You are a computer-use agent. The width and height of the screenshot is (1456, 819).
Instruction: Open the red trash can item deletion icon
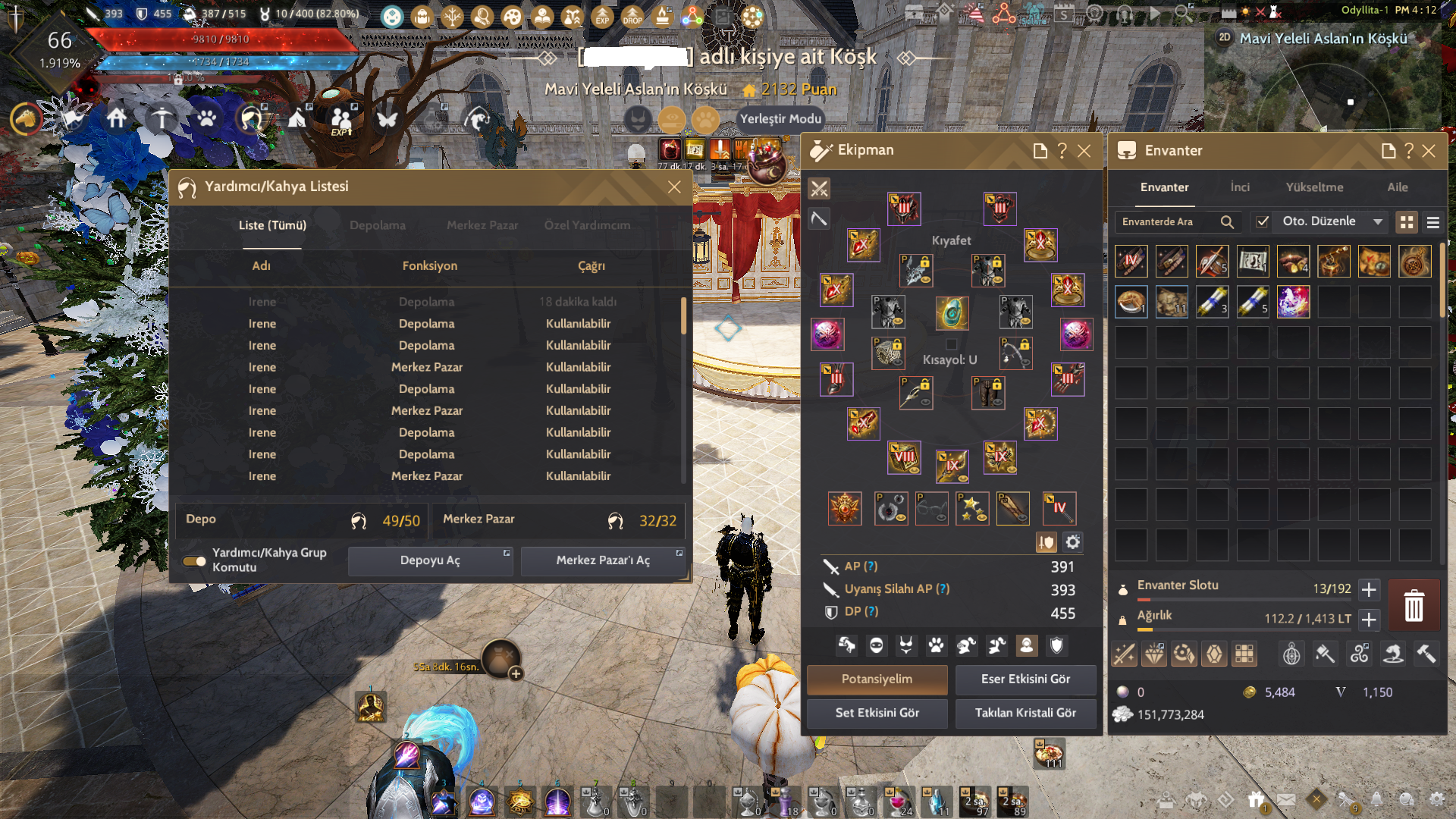(1414, 604)
